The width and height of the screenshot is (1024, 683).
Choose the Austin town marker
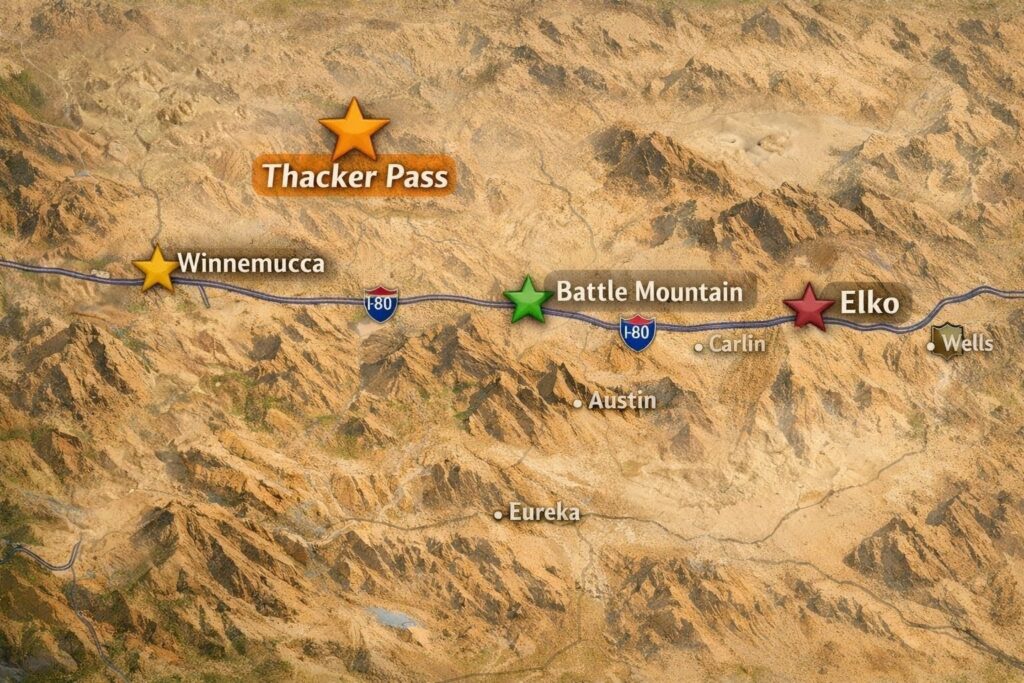coord(578,403)
